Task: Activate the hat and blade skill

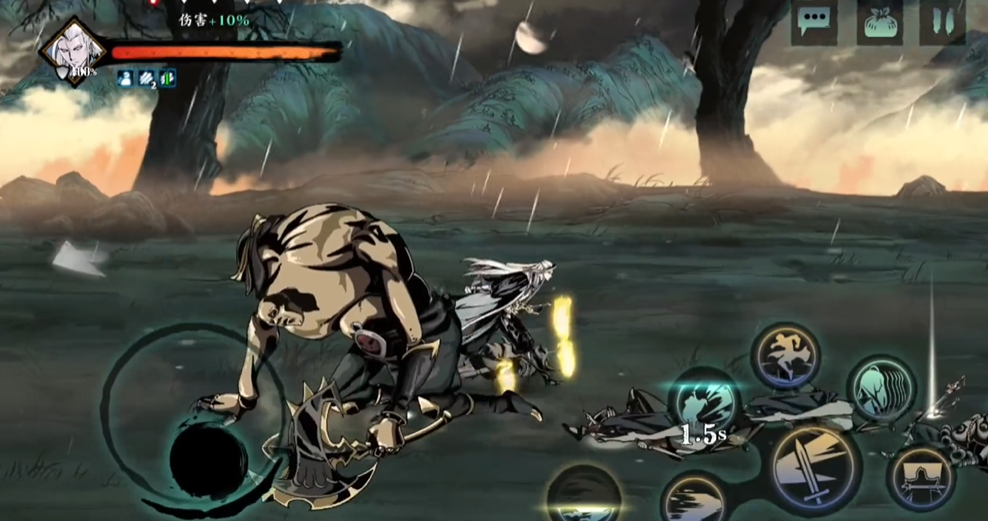Action: [920, 476]
